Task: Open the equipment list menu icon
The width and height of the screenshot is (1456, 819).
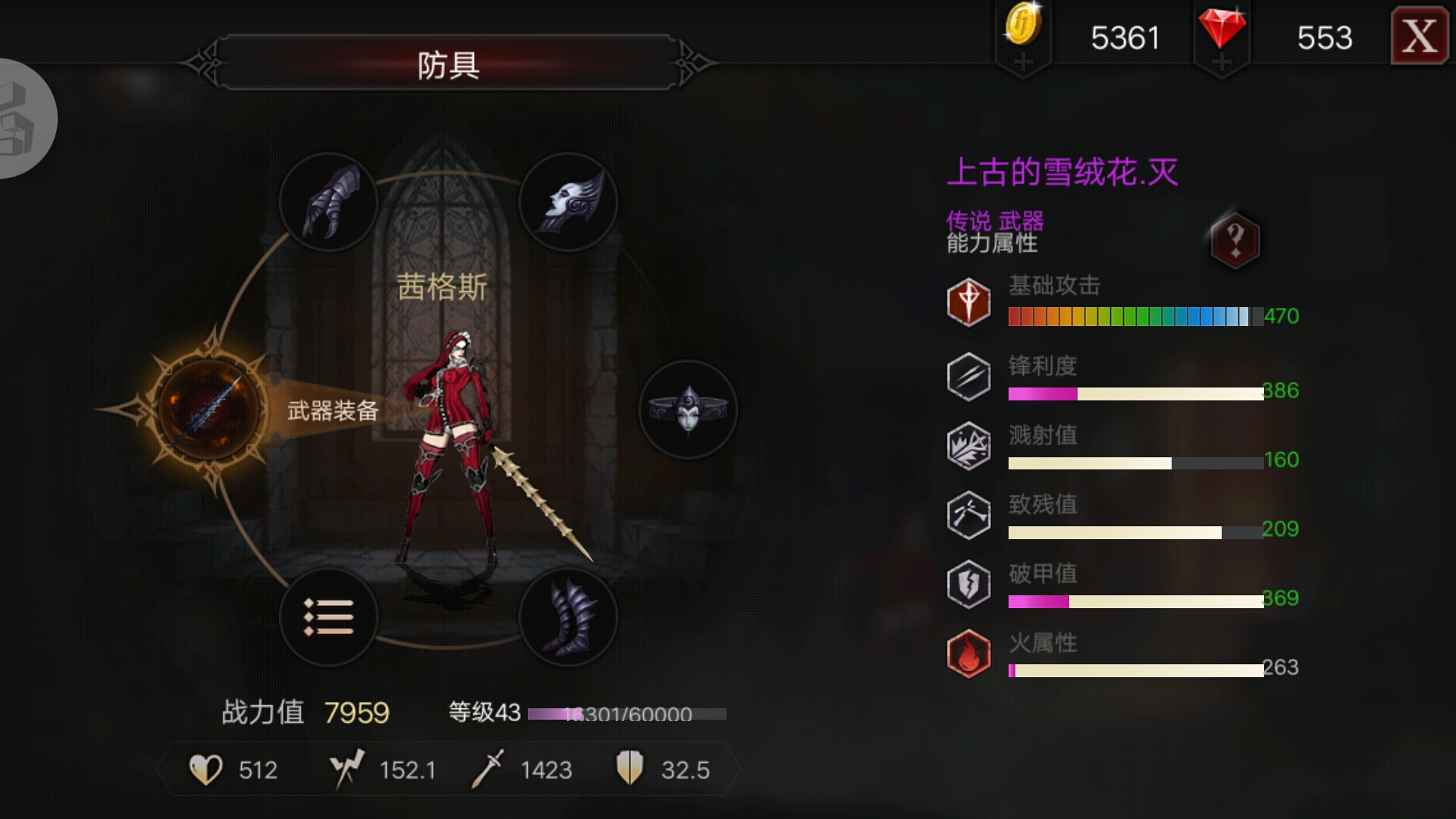Action: [x=329, y=618]
